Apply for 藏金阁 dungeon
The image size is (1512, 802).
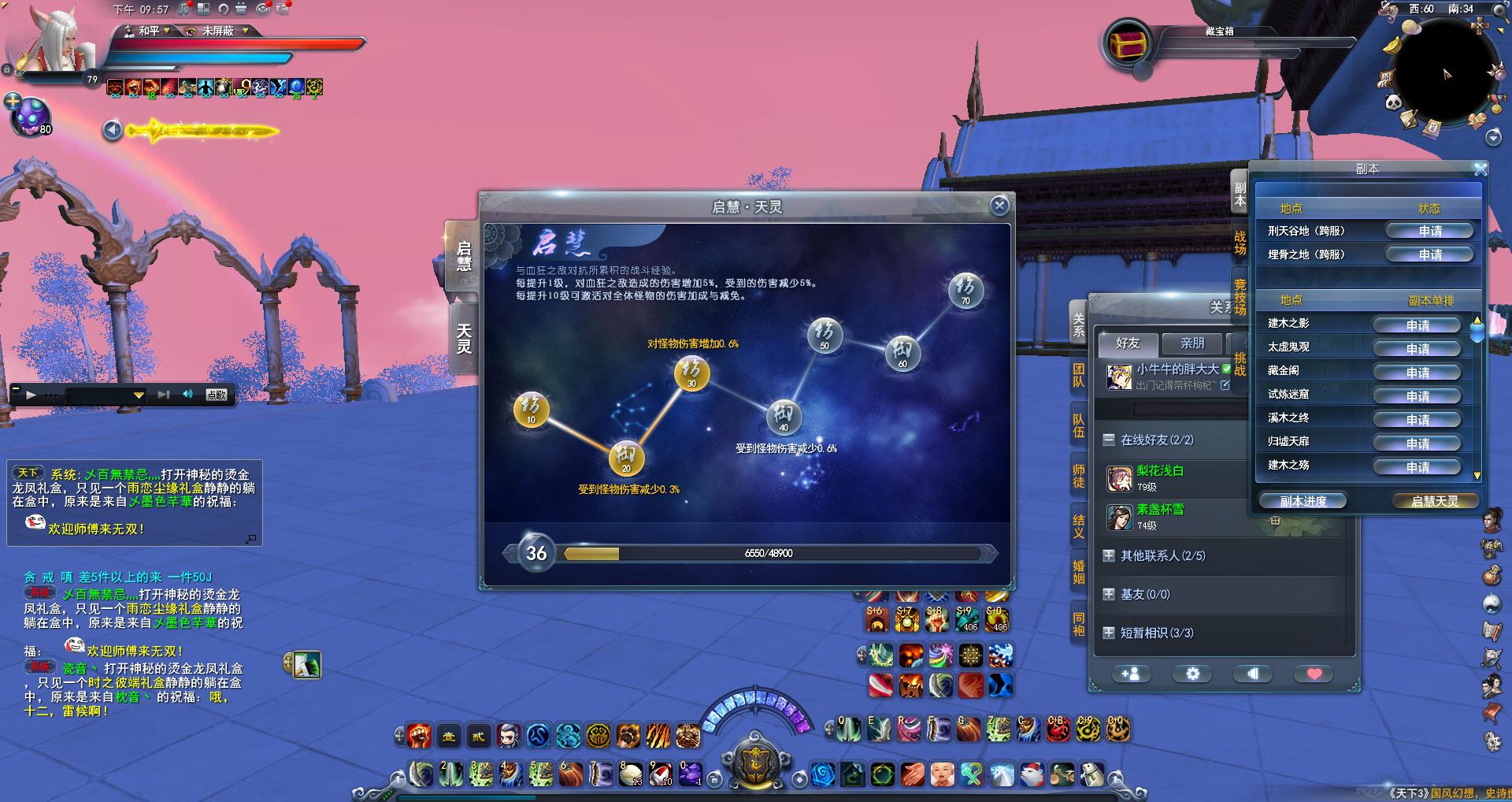click(x=1417, y=373)
